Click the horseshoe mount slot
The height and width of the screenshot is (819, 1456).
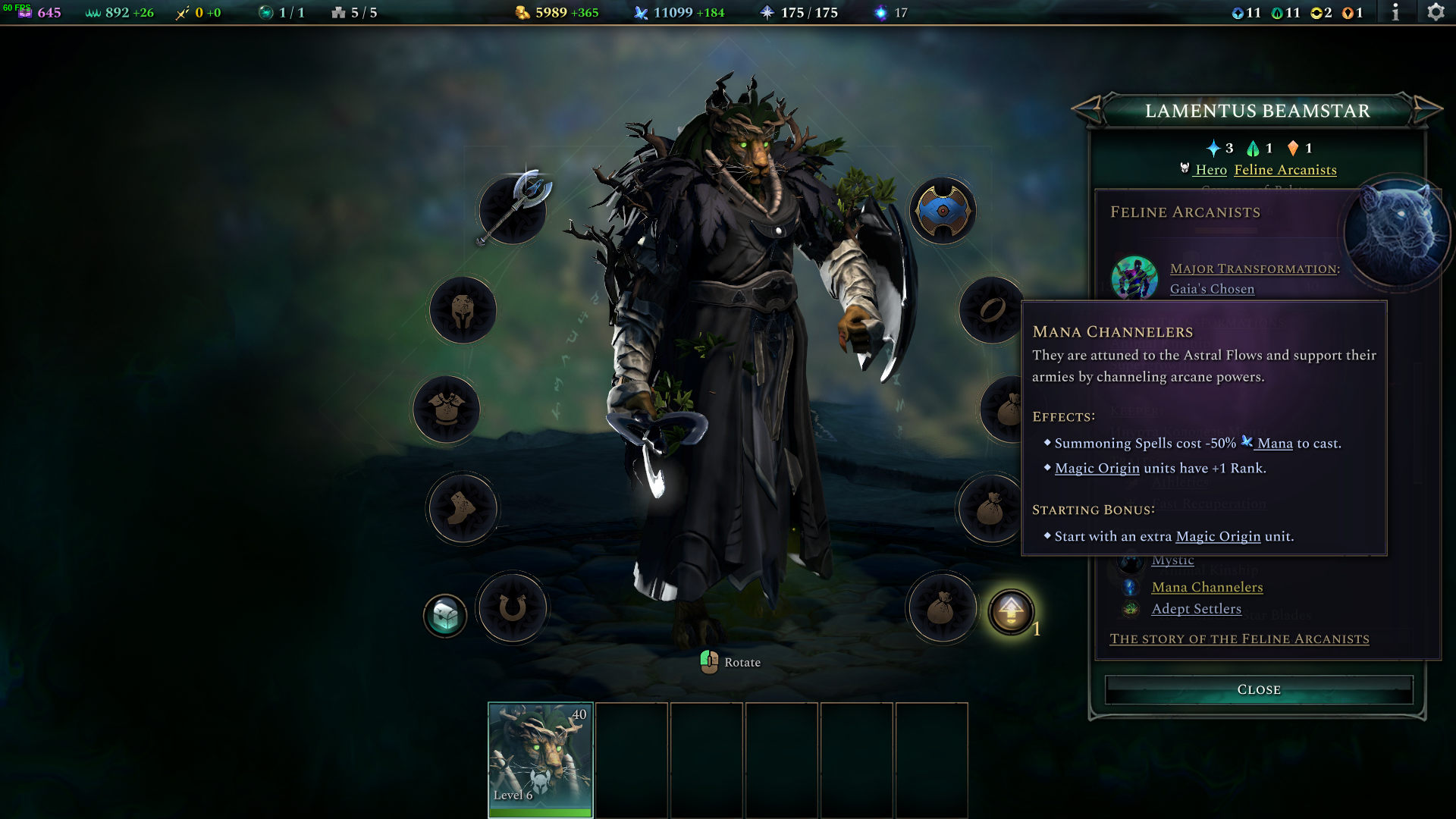tap(513, 609)
